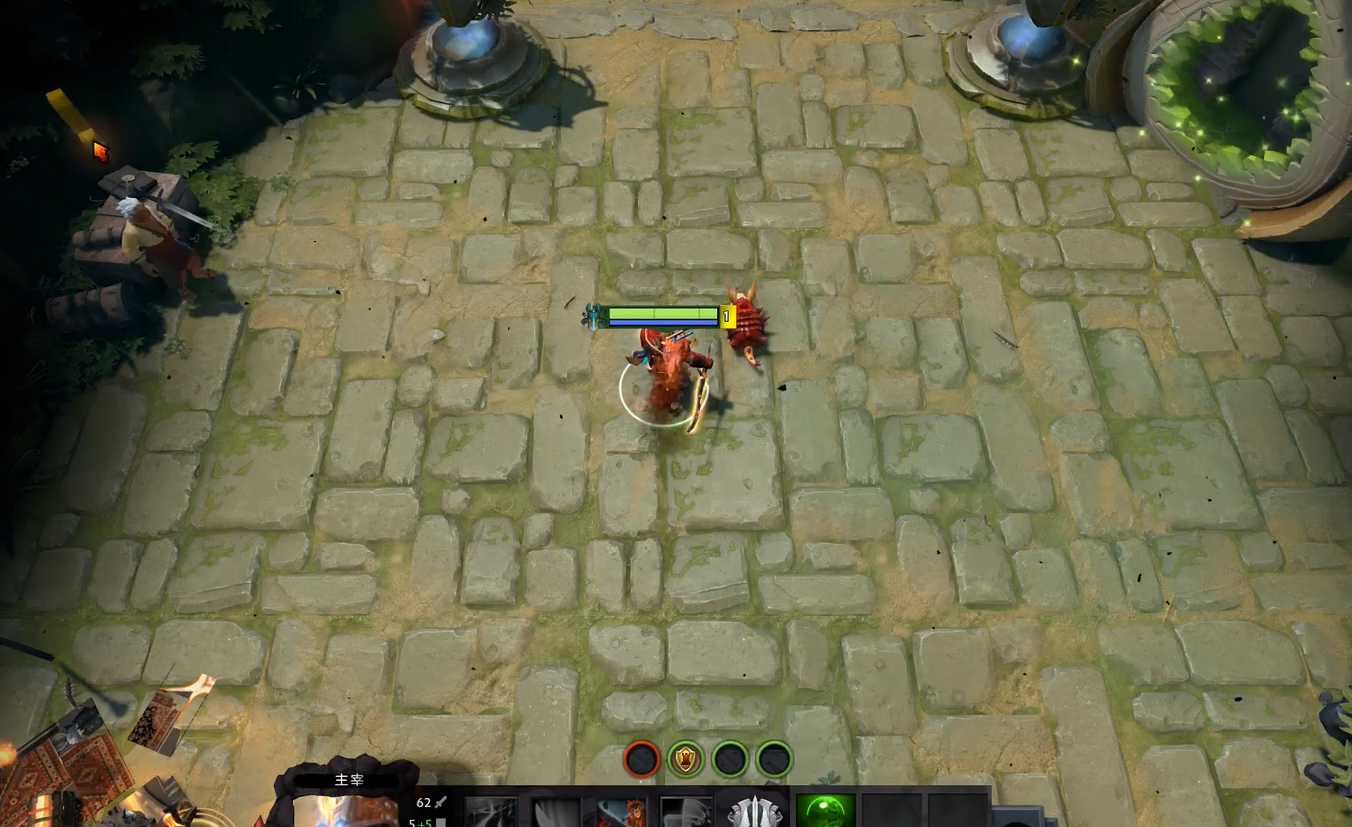Click the red arrow event marker top-left

click(x=100, y=152)
